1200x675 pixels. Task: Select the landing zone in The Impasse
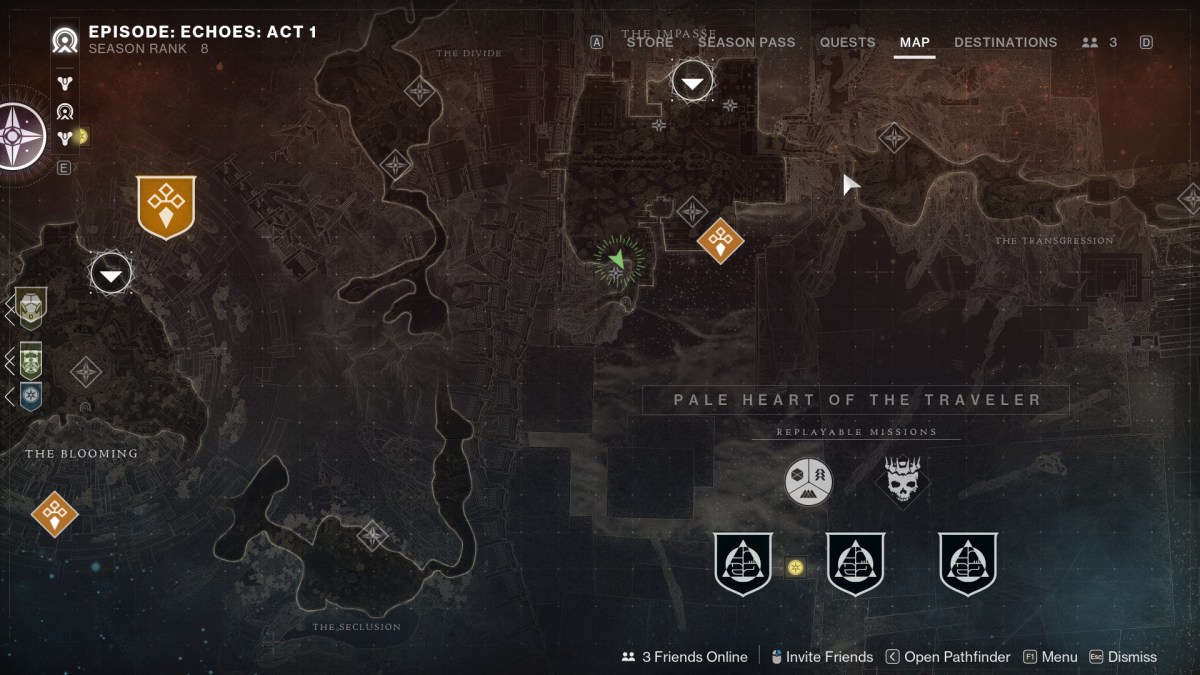click(692, 81)
